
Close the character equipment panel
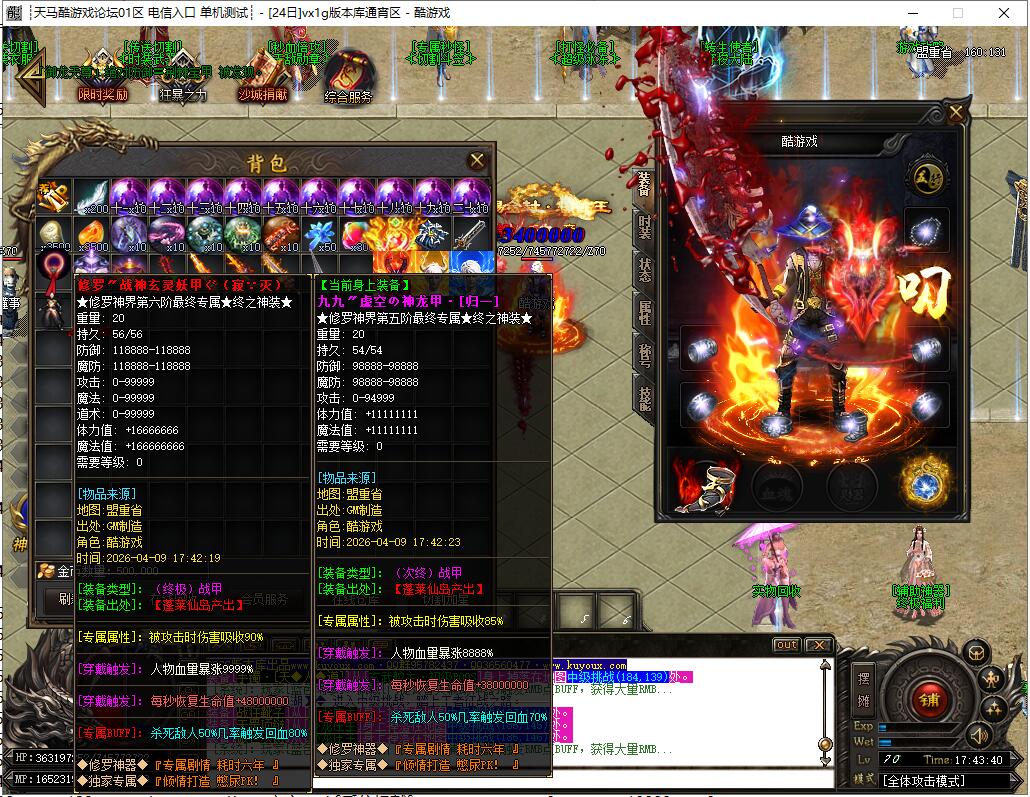click(x=956, y=111)
